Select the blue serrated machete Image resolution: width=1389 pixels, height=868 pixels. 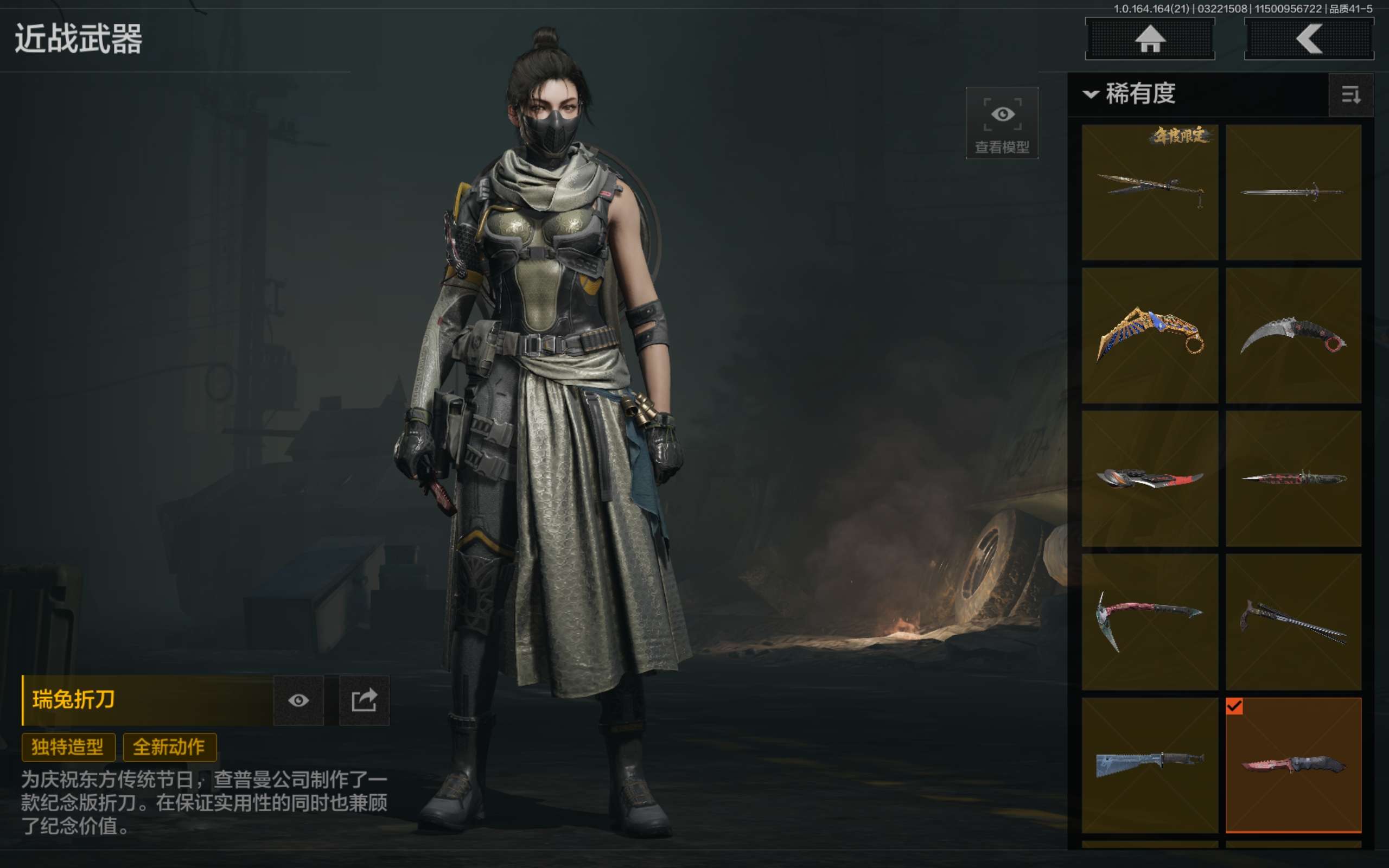click(1150, 765)
